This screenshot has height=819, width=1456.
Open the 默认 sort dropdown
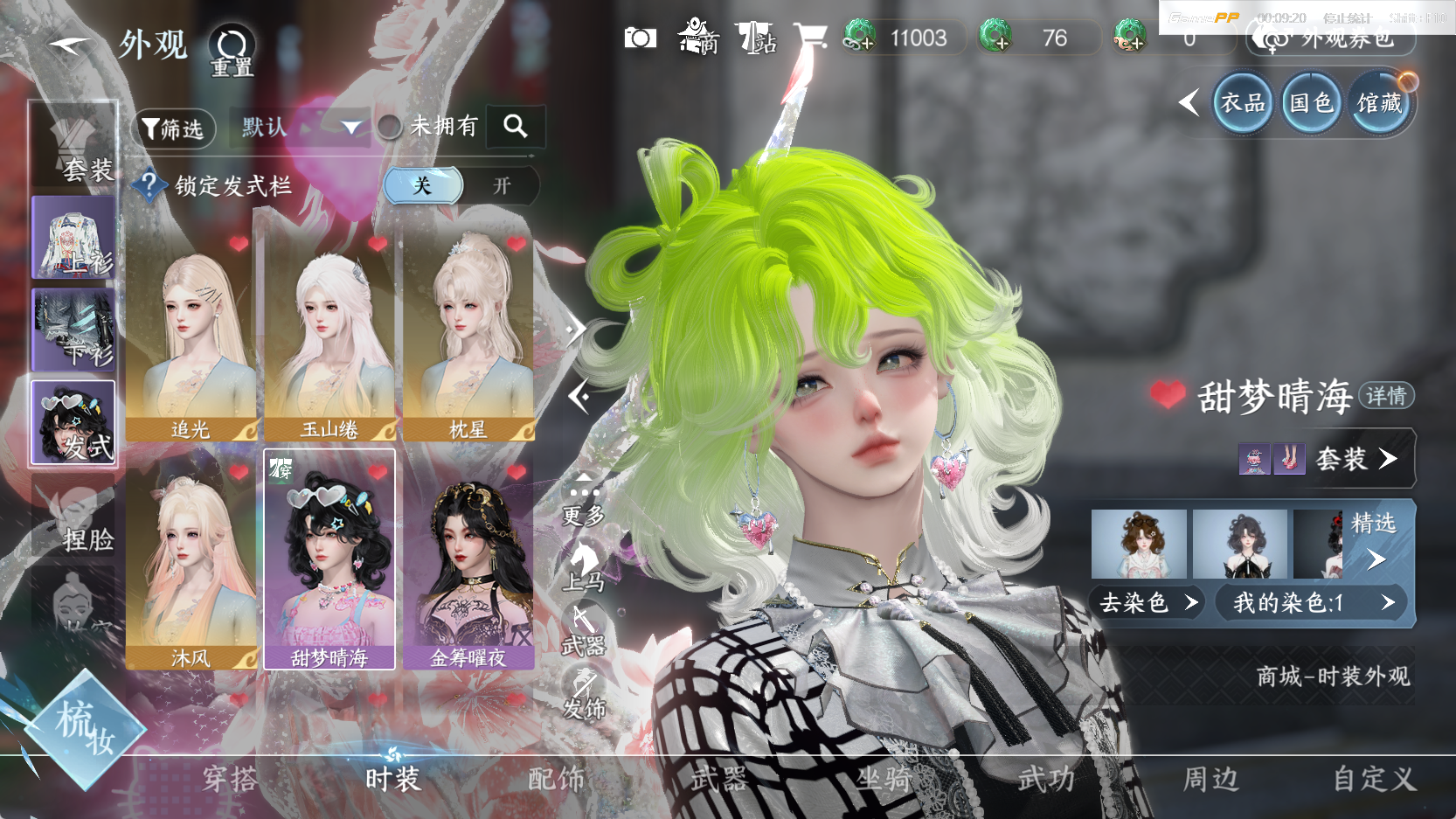[x=301, y=128]
